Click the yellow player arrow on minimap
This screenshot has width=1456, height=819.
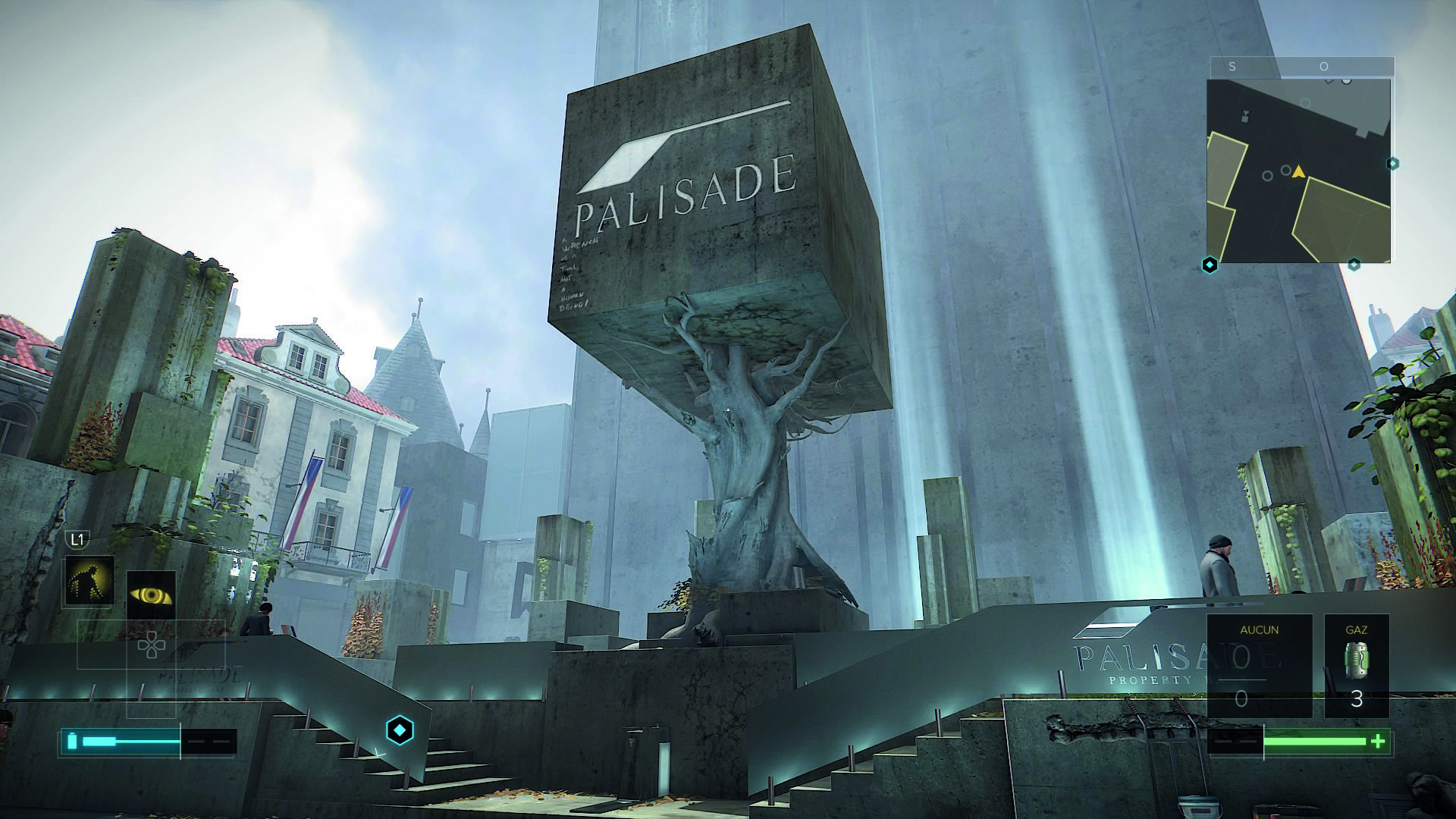tap(1299, 171)
